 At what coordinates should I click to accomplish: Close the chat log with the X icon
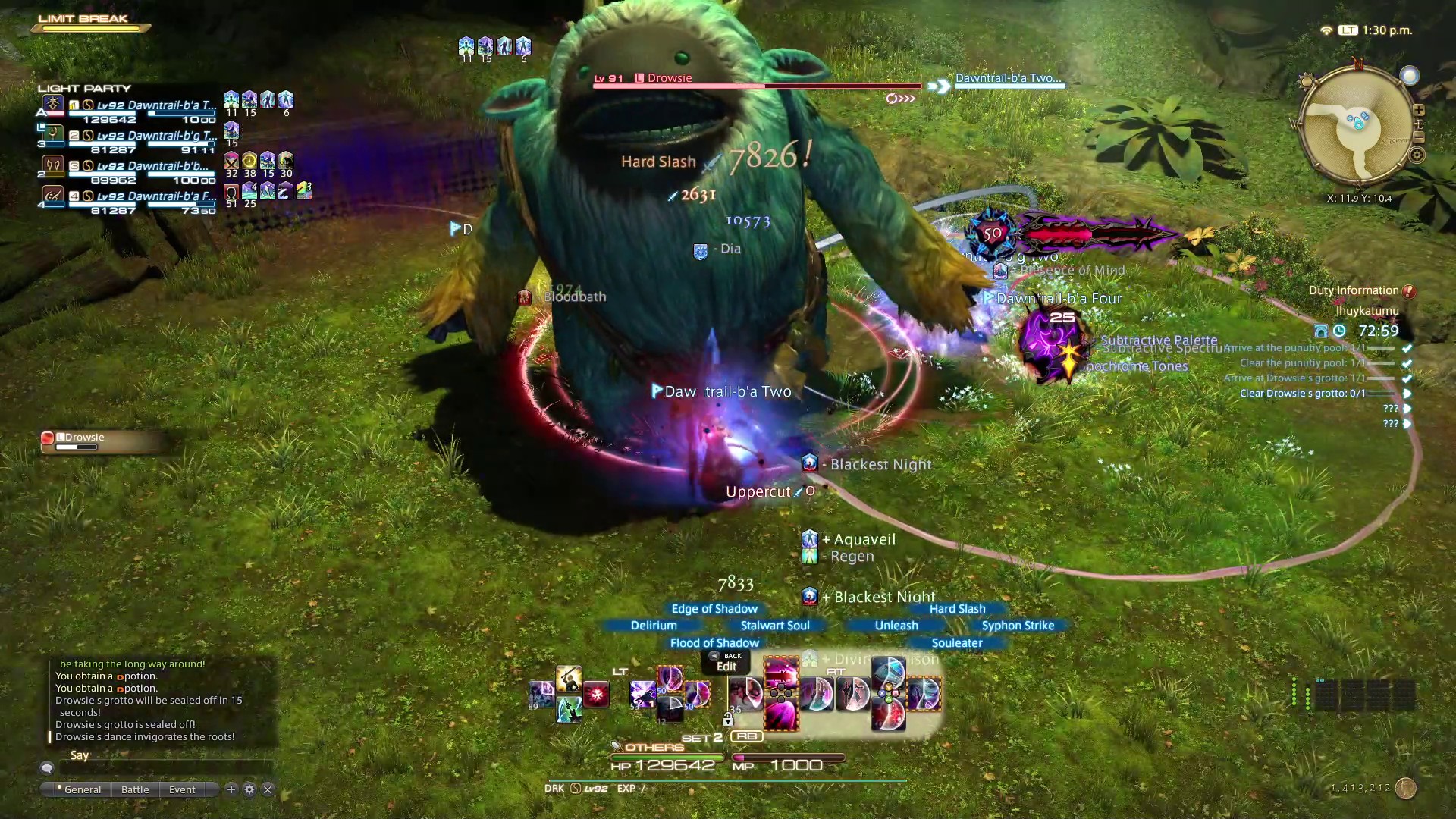(x=268, y=789)
